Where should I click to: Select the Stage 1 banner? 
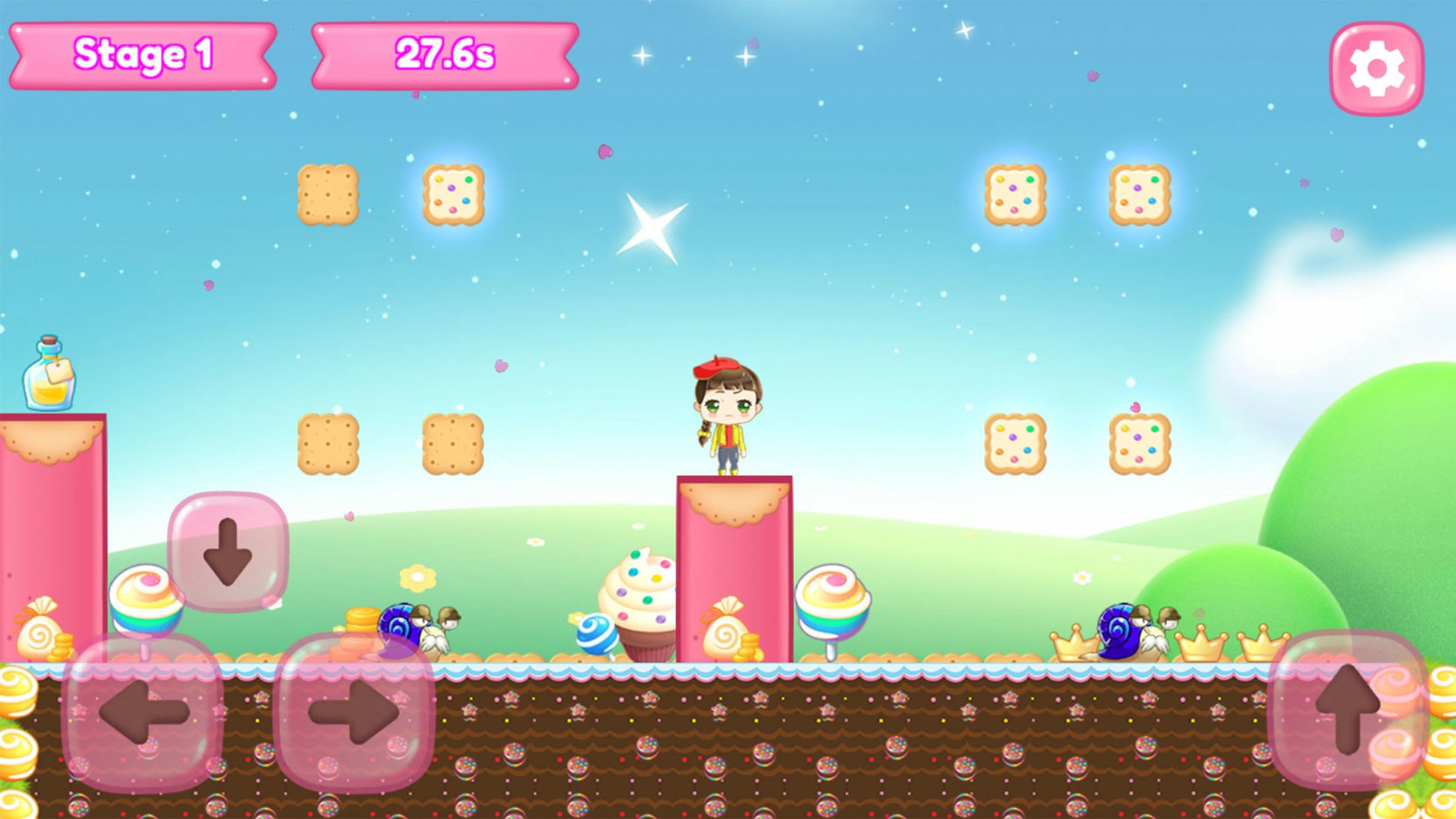click(144, 55)
